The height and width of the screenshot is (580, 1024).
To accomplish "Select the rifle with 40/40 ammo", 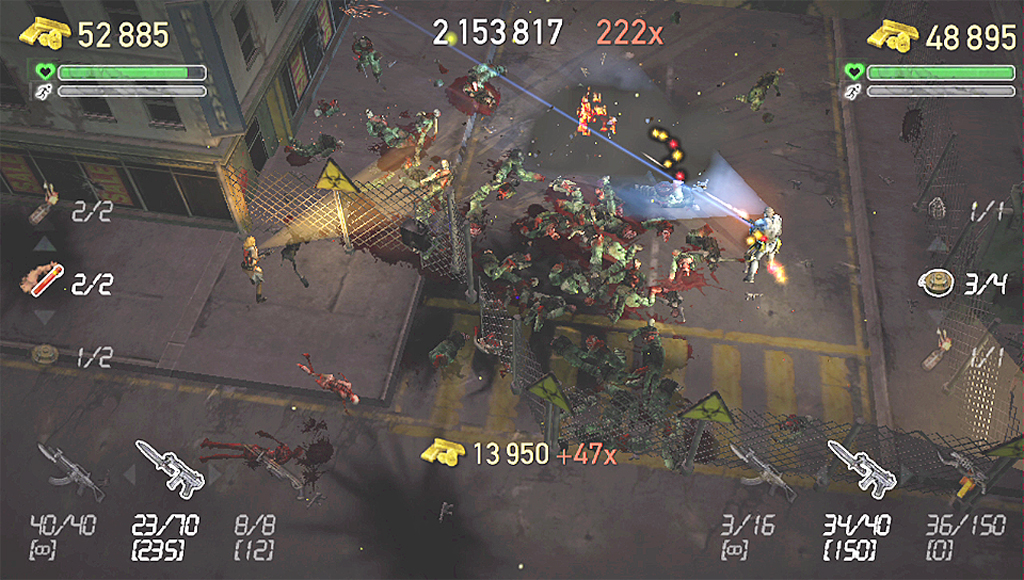I will [71, 470].
